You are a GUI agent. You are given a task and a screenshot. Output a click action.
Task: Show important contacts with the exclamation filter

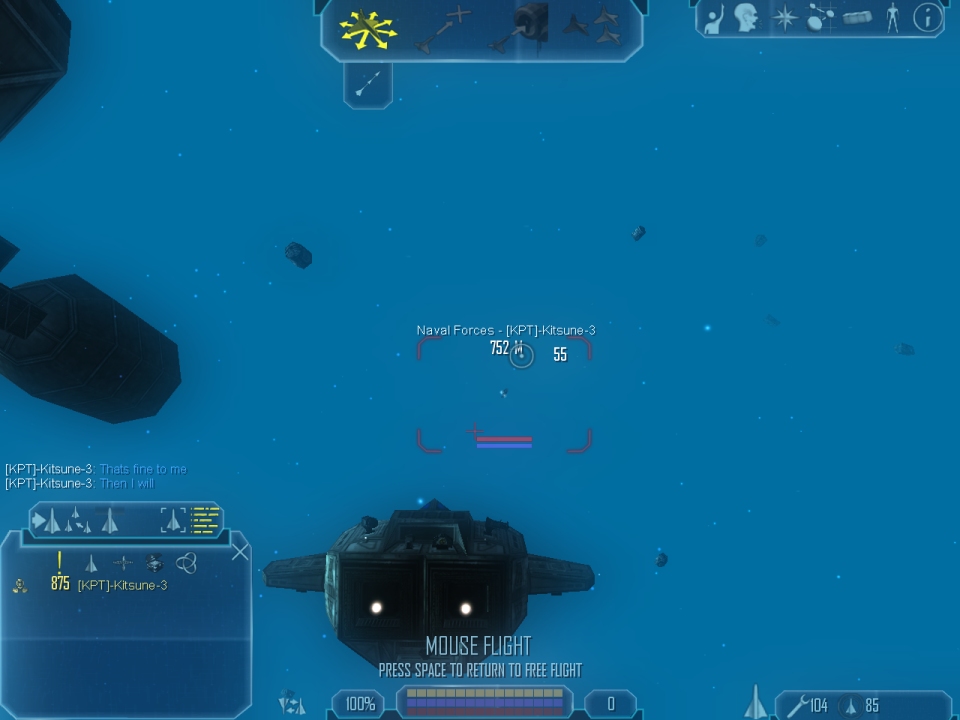(60, 563)
